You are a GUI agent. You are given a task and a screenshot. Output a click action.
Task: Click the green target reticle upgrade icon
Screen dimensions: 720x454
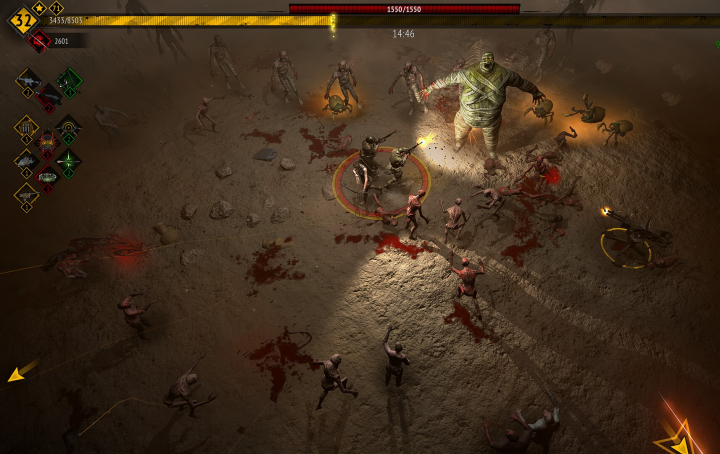(68, 127)
